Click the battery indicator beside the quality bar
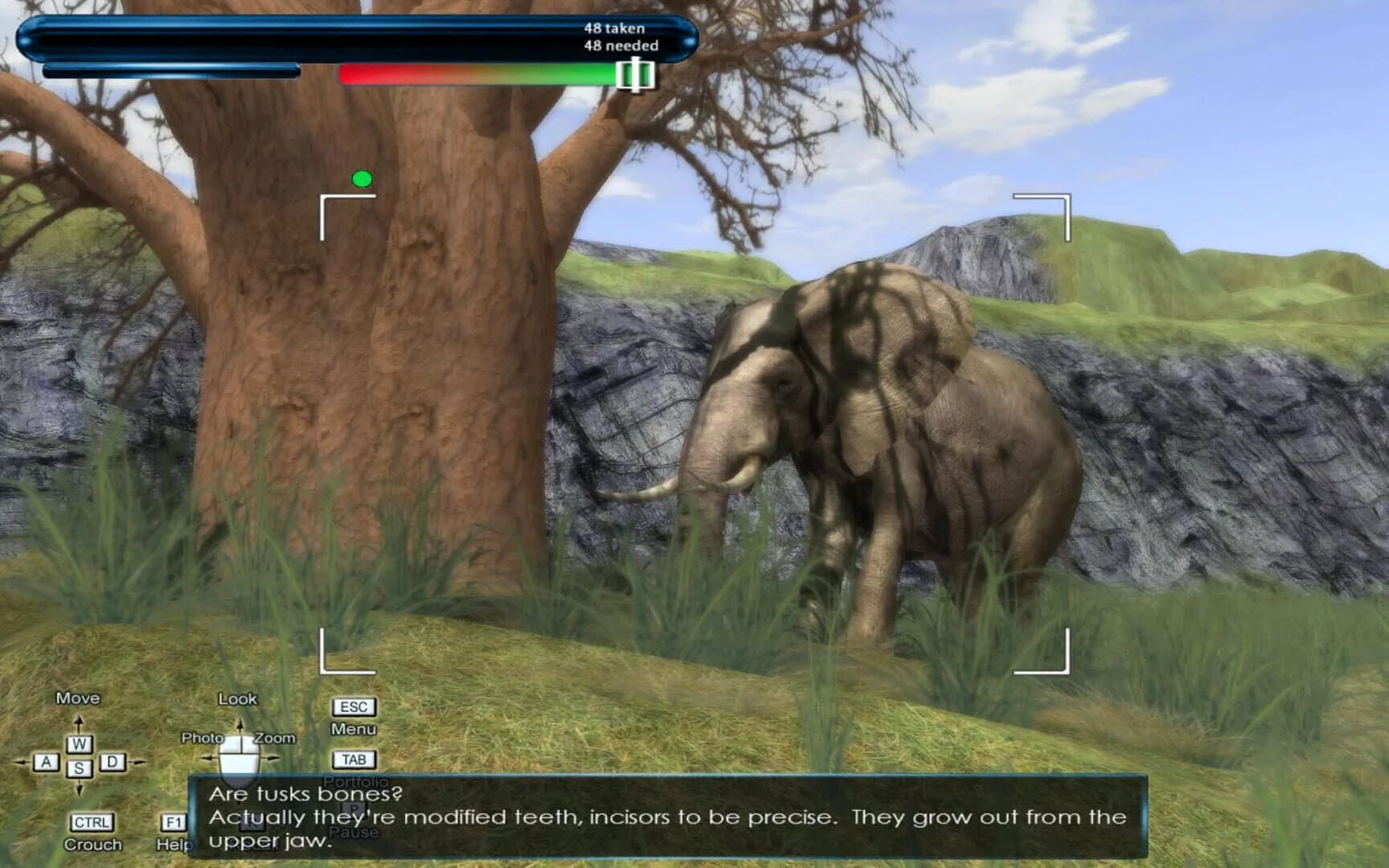 coord(634,73)
